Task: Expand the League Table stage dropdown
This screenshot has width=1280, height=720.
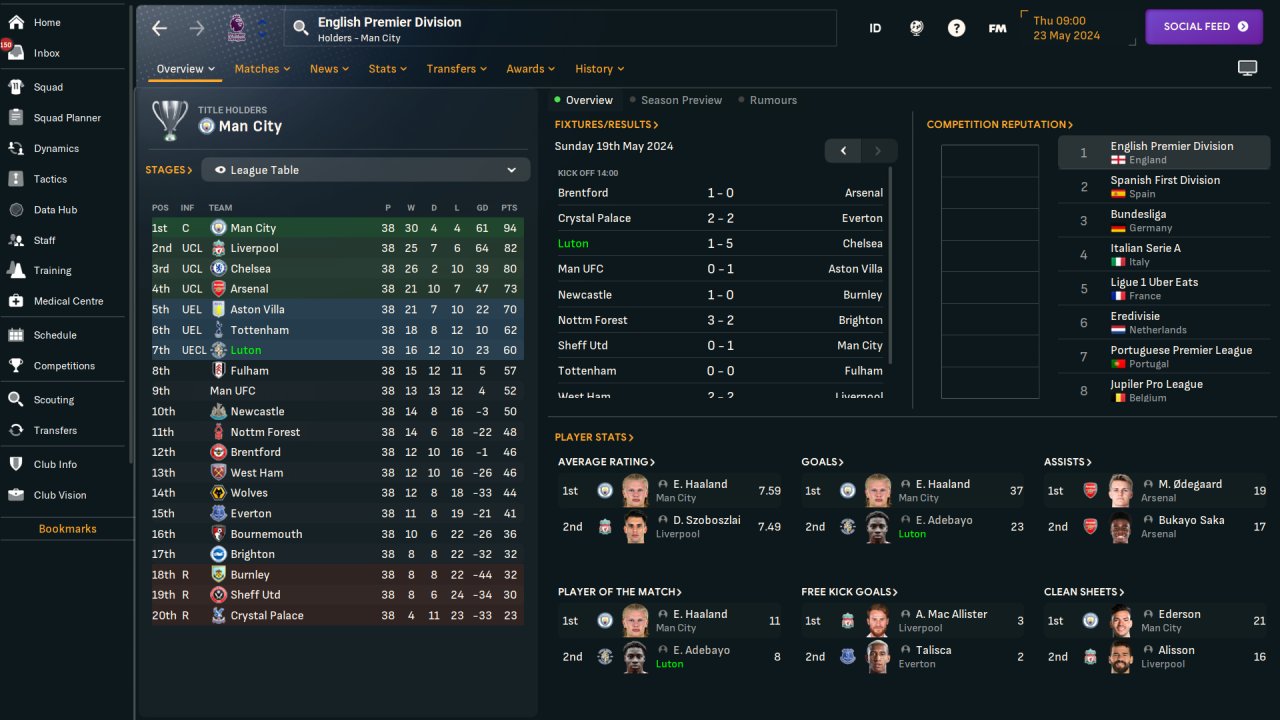Action: pyautogui.click(x=365, y=170)
